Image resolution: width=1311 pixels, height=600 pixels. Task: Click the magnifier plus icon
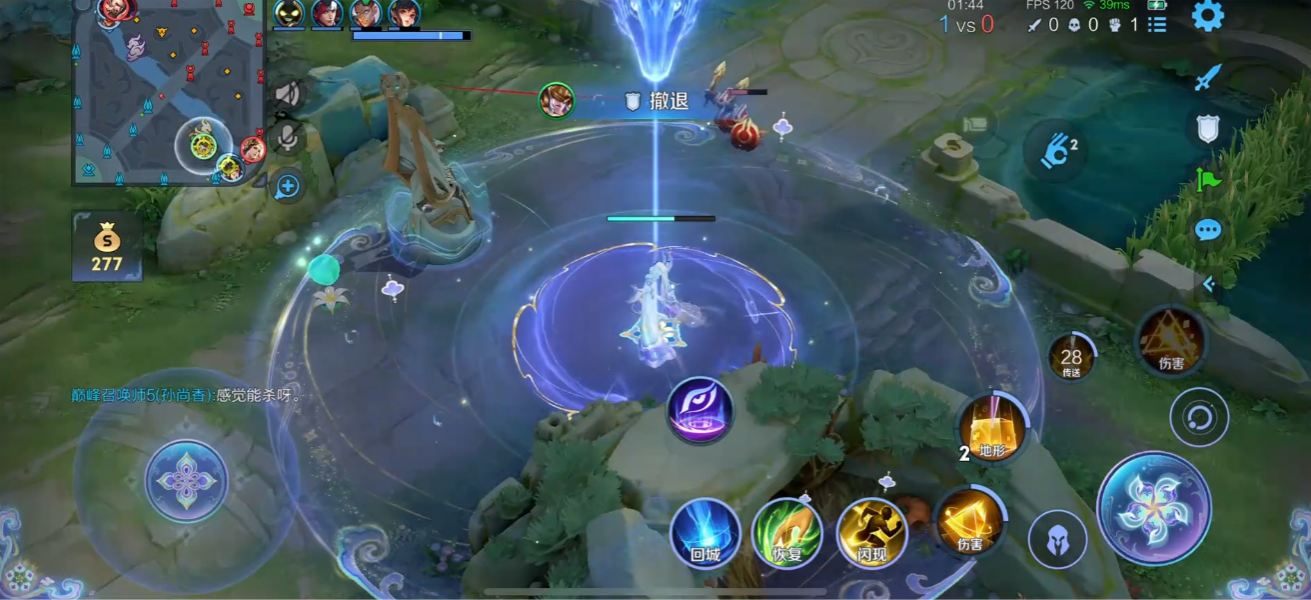pyautogui.click(x=288, y=185)
